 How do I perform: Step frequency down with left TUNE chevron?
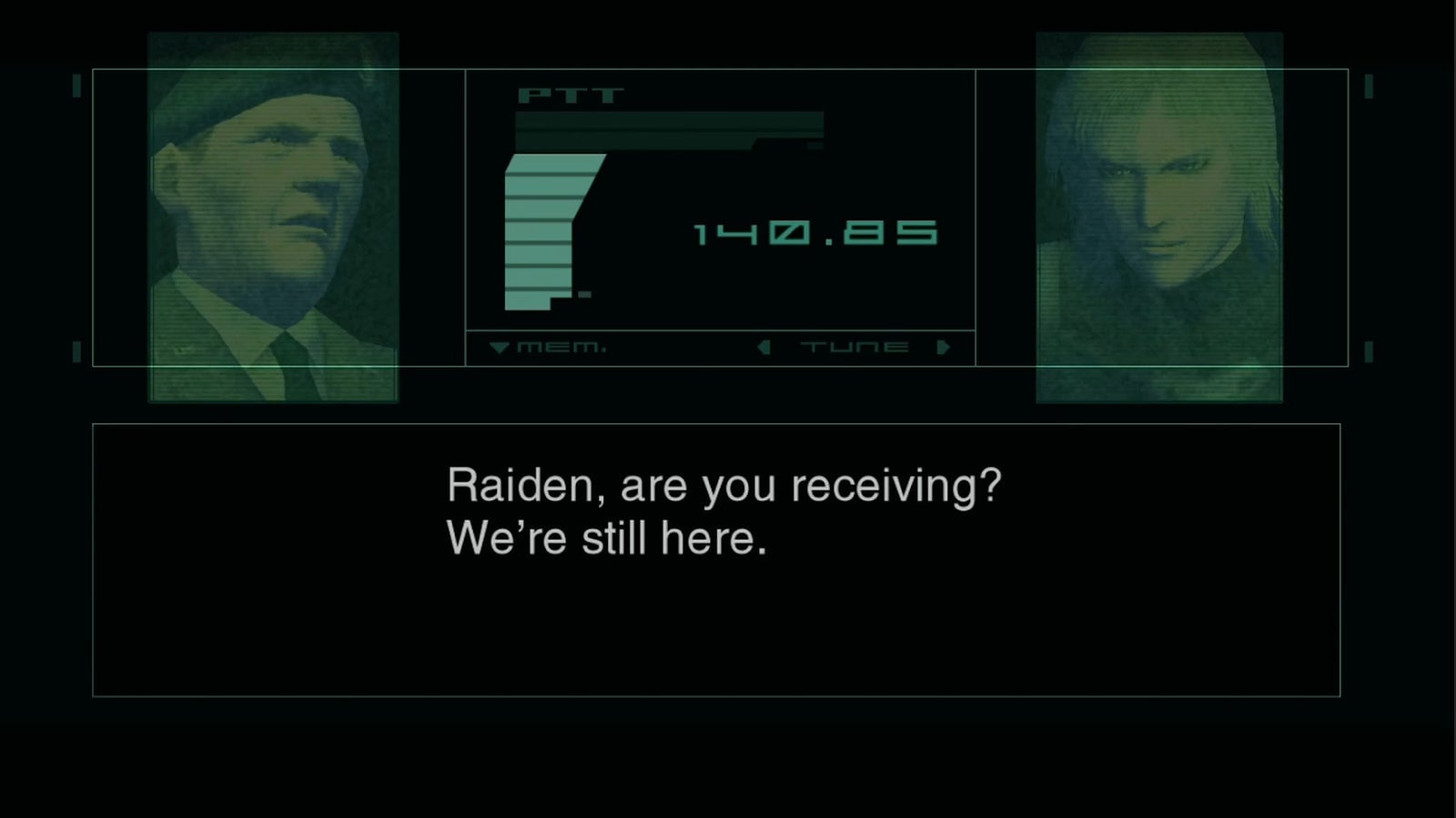765,346
